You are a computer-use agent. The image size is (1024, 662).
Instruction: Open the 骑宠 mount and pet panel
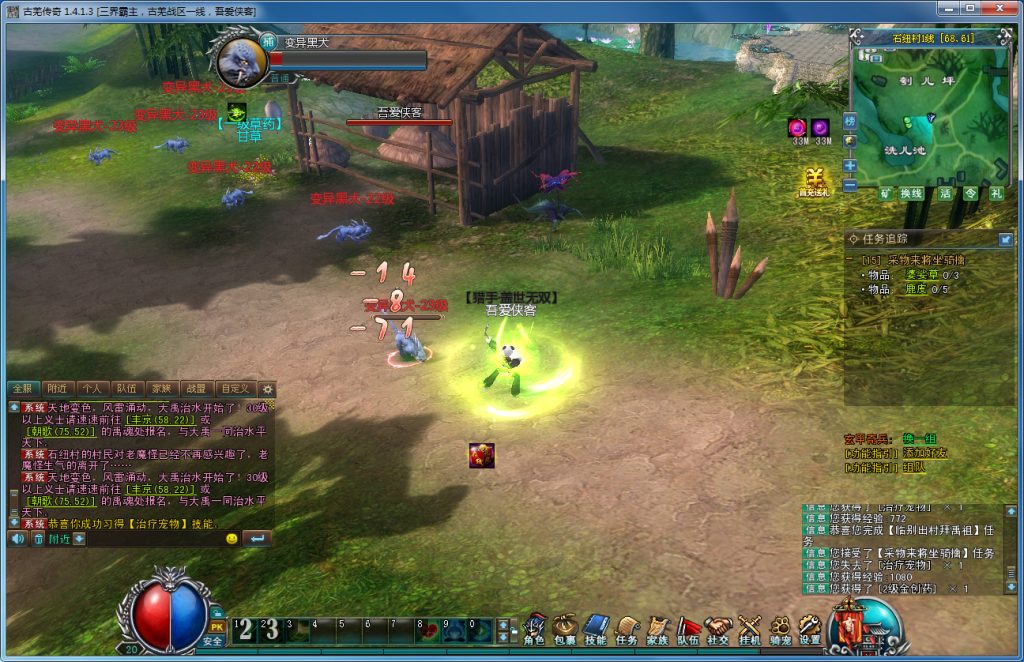779,628
